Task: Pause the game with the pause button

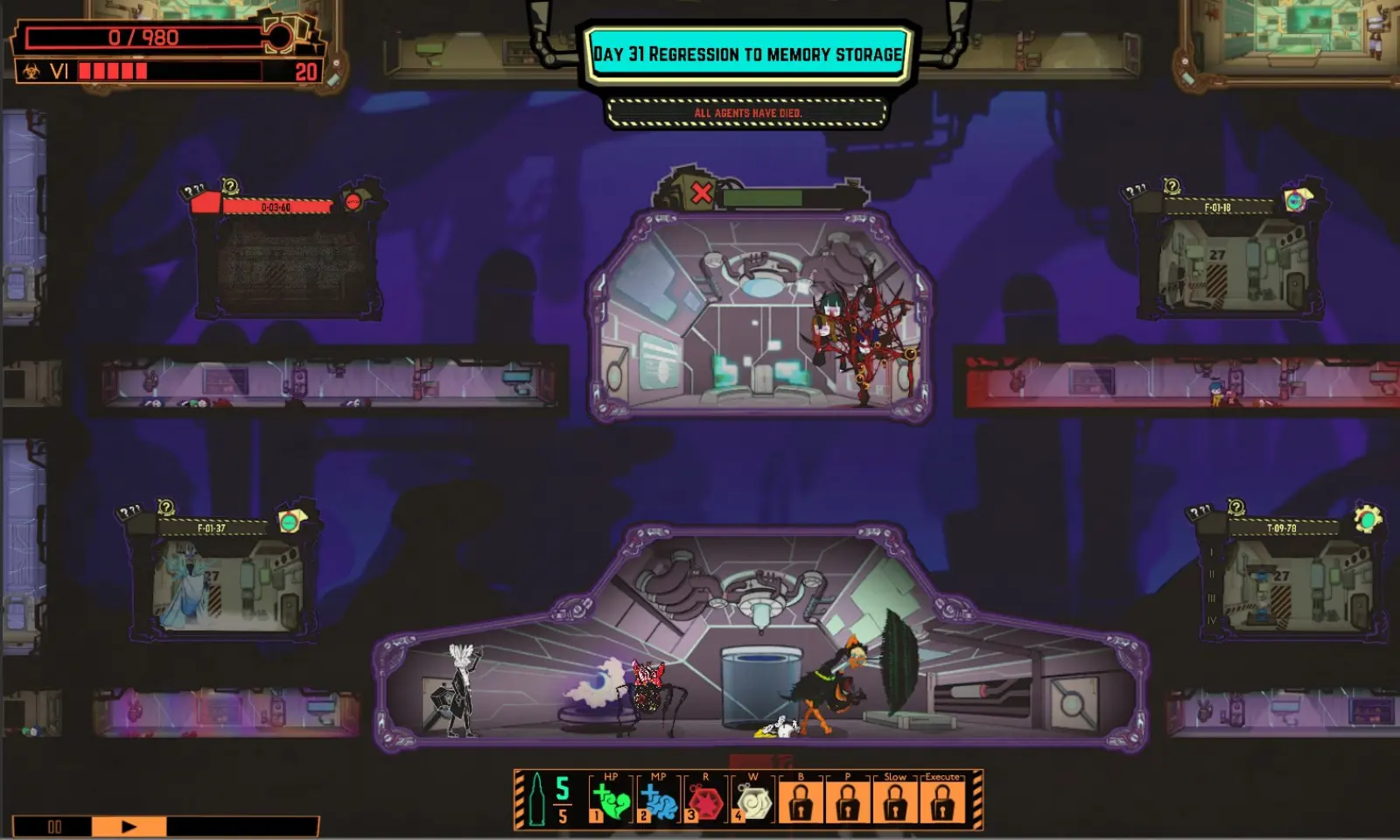Action: pos(54,827)
